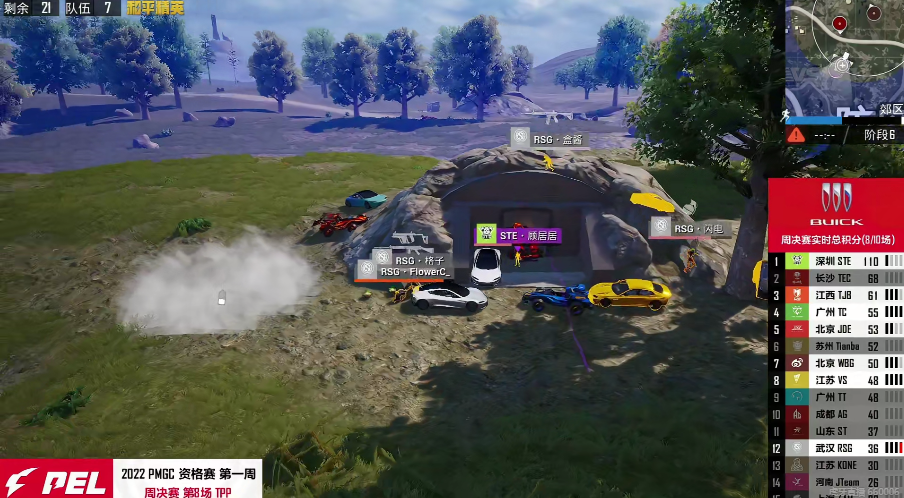This screenshot has width=904, height=498.
Task: Select the STE·顾居居 player nameplate
Action: 517,235
